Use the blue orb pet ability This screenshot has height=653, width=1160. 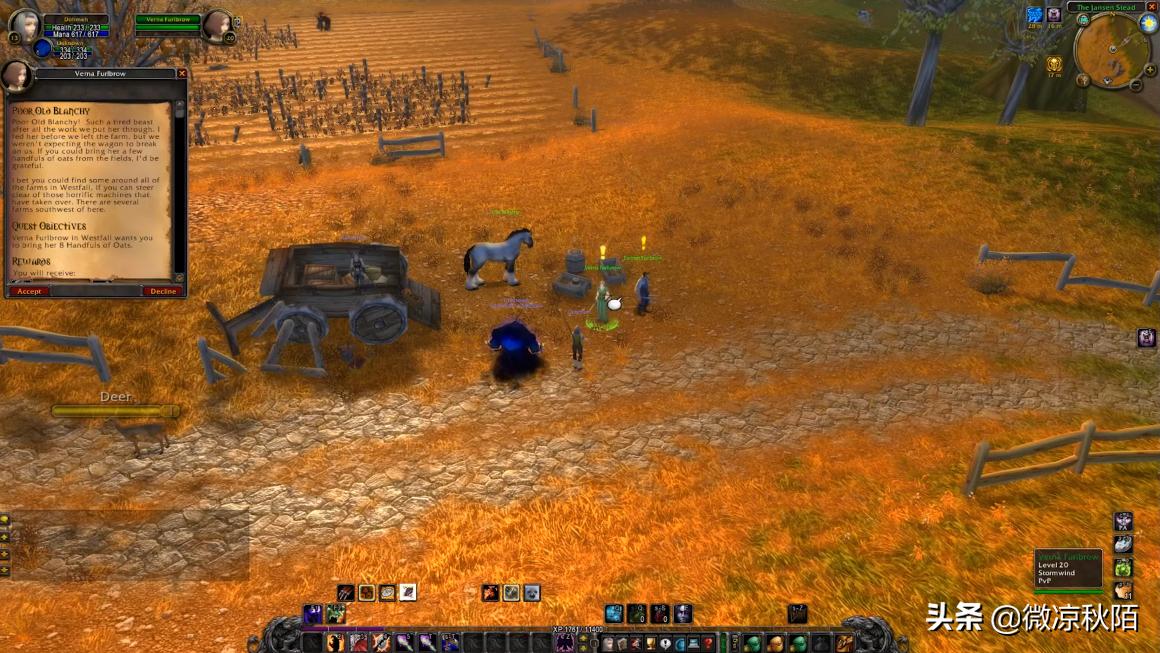tap(614, 613)
